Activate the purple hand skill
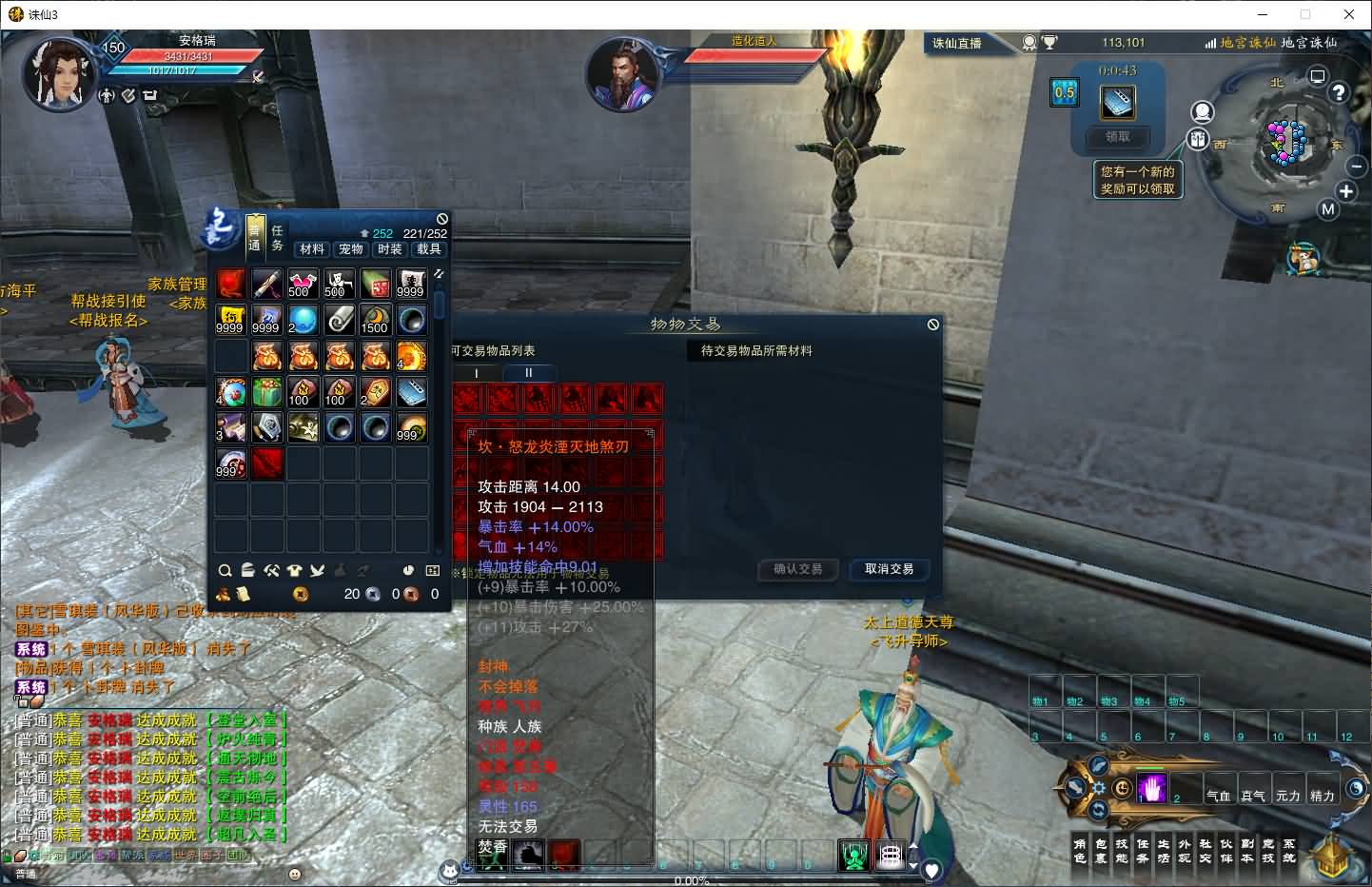The width and height of the screenshot is (1372, 887). [x=1153, y=788]
